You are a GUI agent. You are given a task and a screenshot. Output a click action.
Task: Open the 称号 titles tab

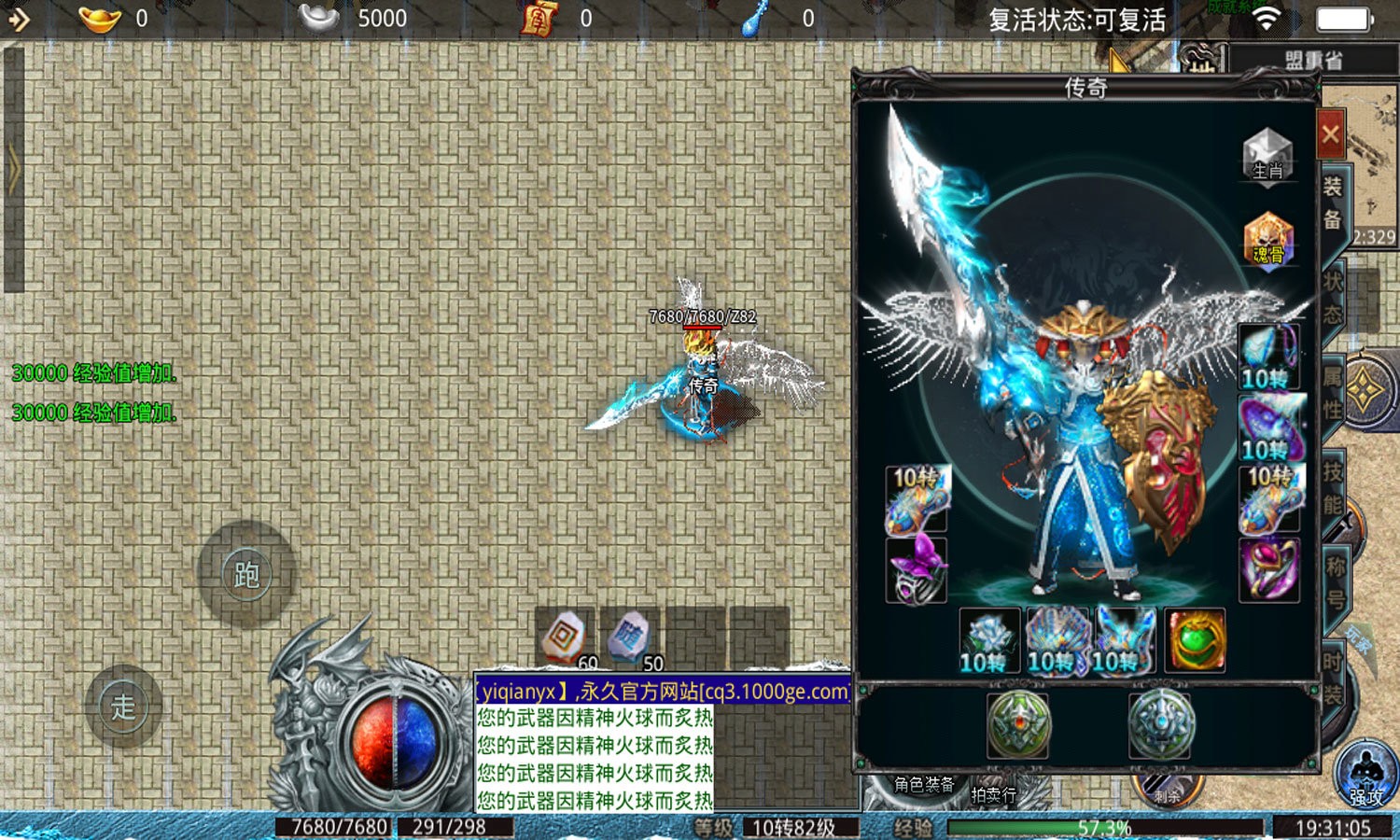tap(1335, 582)
